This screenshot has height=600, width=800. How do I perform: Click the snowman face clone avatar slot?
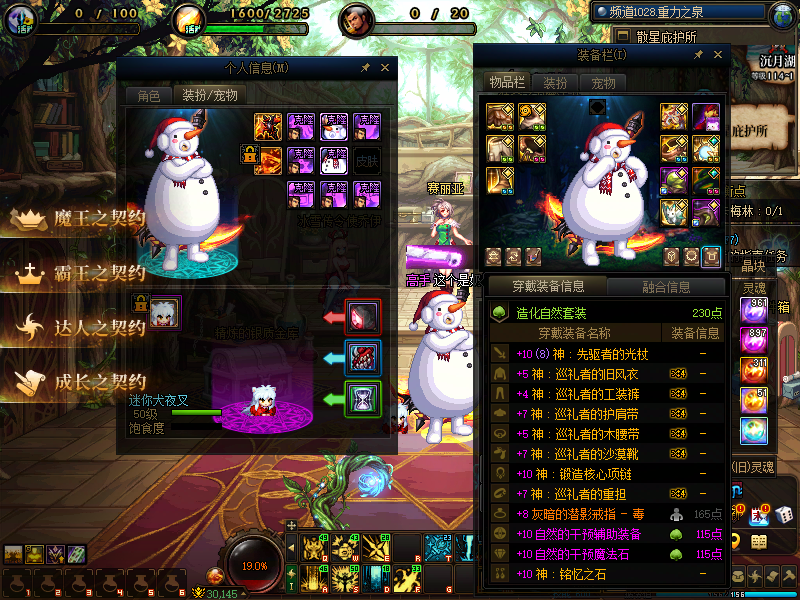point(334,127)
